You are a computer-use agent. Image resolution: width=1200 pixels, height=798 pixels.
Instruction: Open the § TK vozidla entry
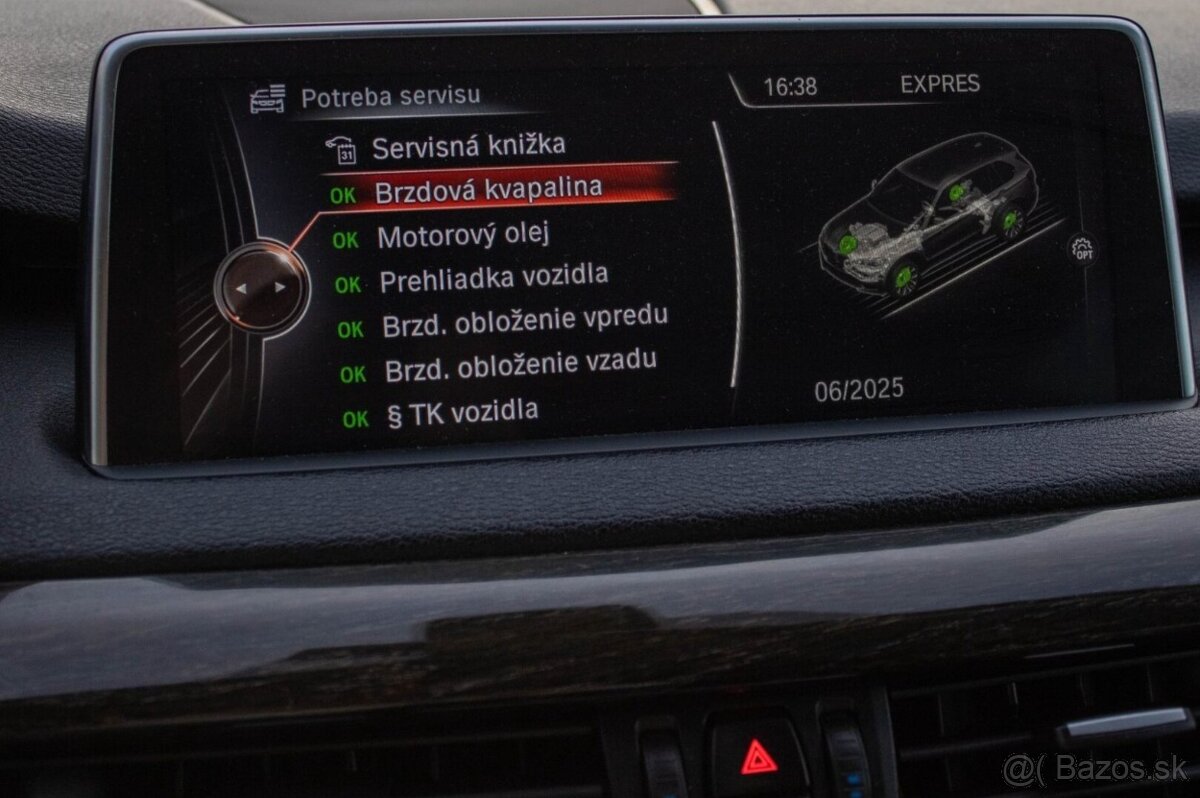pyautogui.click(x=462, y=412)
